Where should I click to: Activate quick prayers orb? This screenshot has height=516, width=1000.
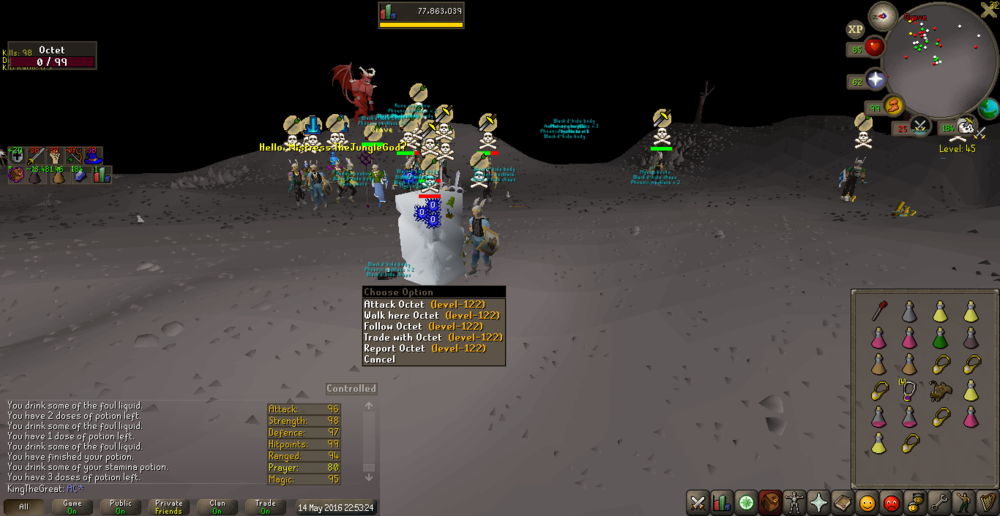tap(876, 80)
